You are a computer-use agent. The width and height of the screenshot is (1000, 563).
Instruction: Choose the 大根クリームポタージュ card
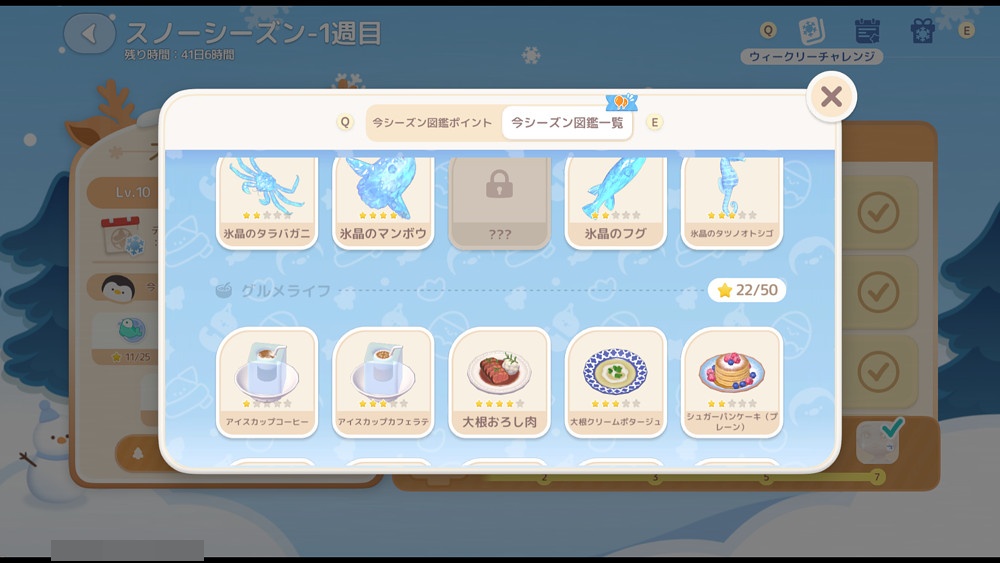pos(615,382)
